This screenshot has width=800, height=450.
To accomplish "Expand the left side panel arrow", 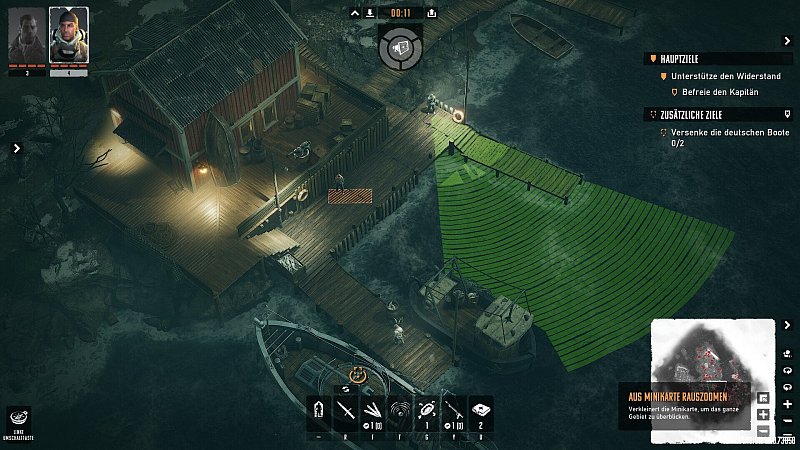I will click(x=17, y=148).
